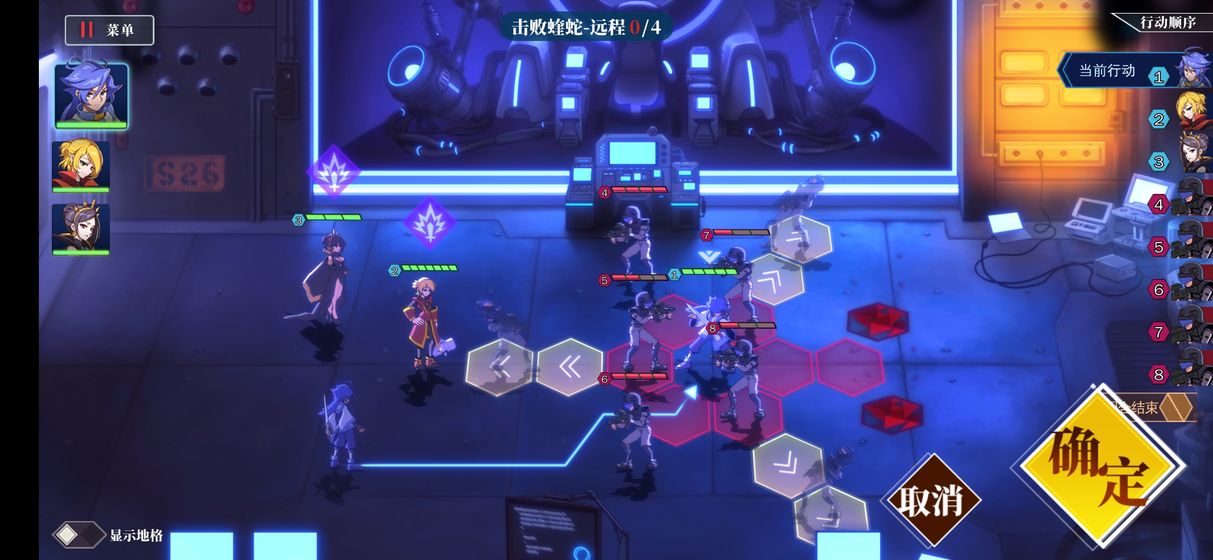Select enemy soldier in turn slot 4
The height and width of the screenshot is (560, 1213).
1191,202
